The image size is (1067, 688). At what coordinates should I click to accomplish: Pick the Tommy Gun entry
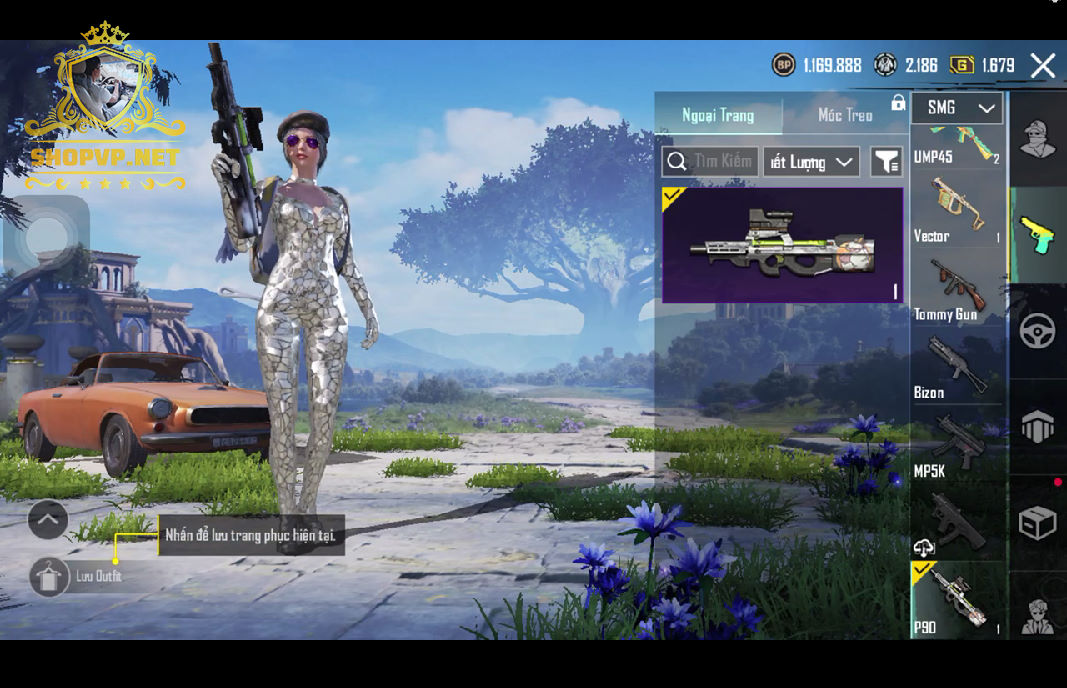pyautogui.click(x=957, y=290)
